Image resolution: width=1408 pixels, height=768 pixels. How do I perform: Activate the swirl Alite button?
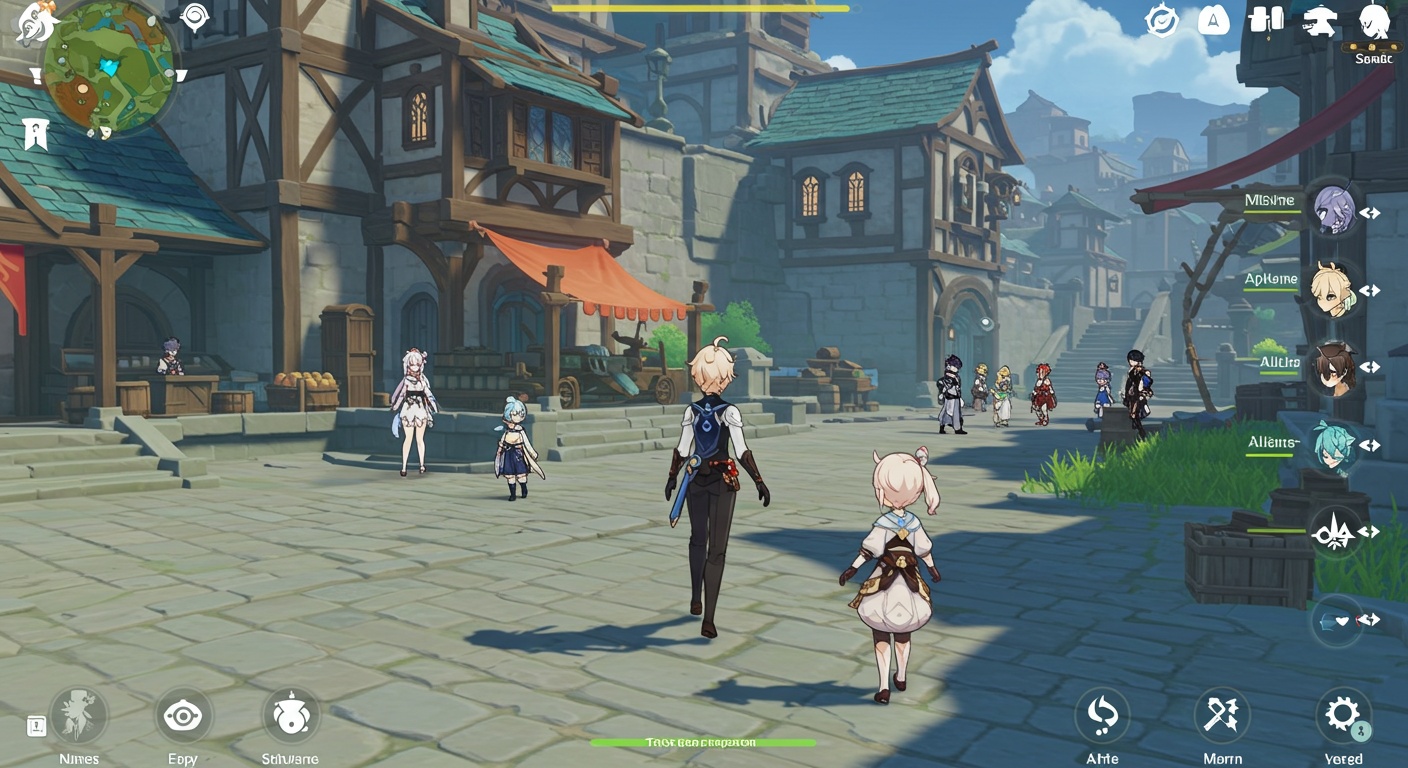[1102, 715]
